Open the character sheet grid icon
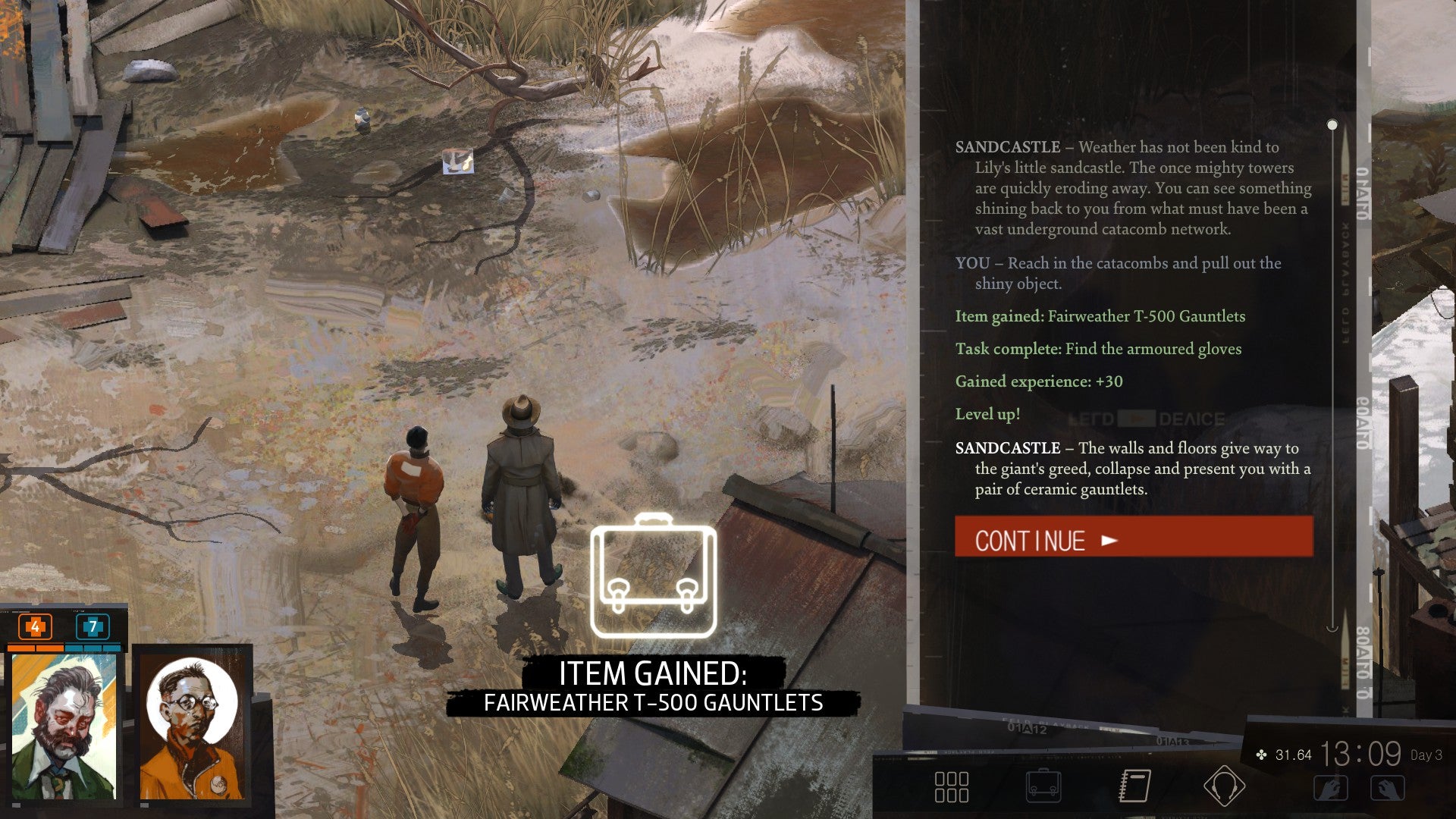 [951, 786]
